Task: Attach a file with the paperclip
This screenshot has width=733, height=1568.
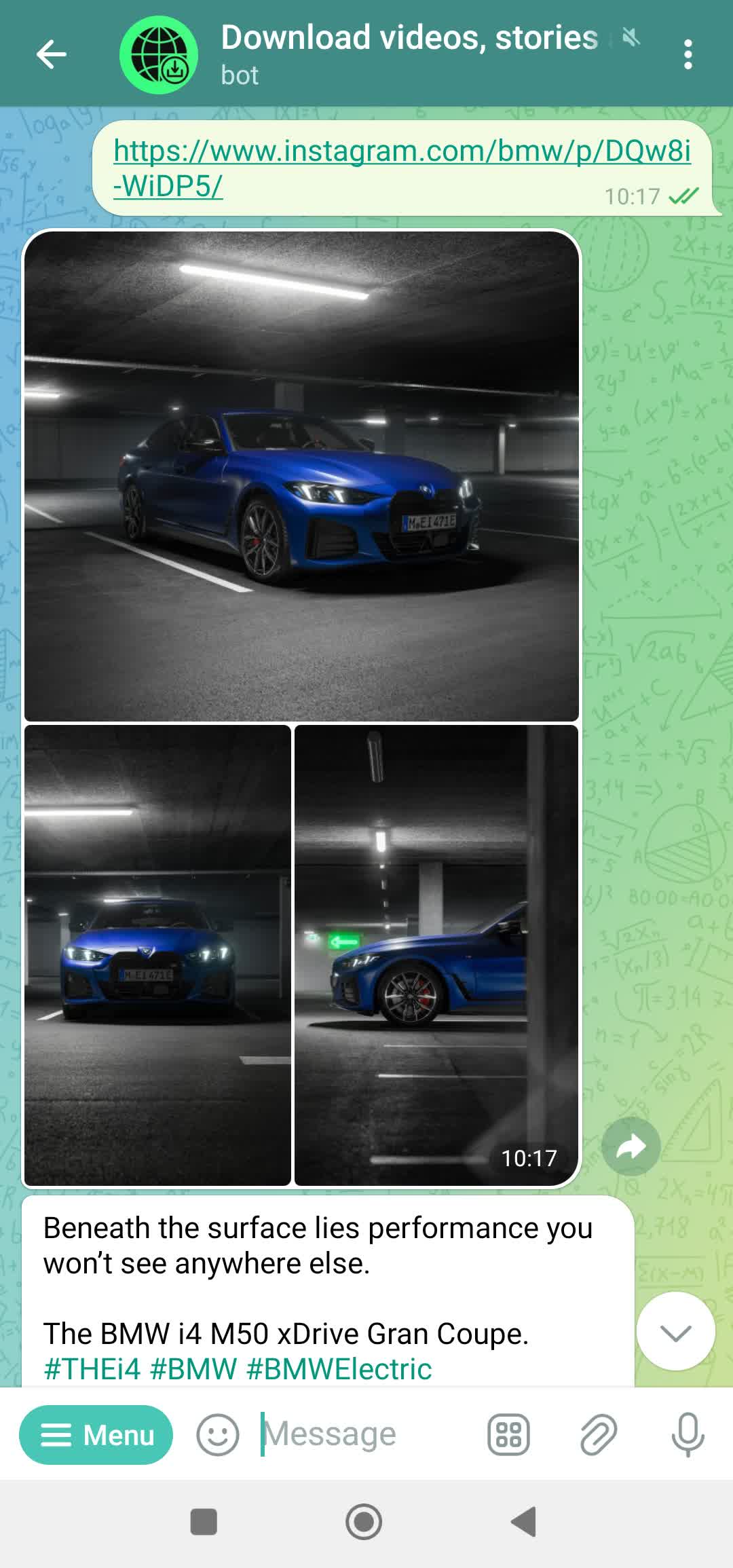Action: (598, 1435)
